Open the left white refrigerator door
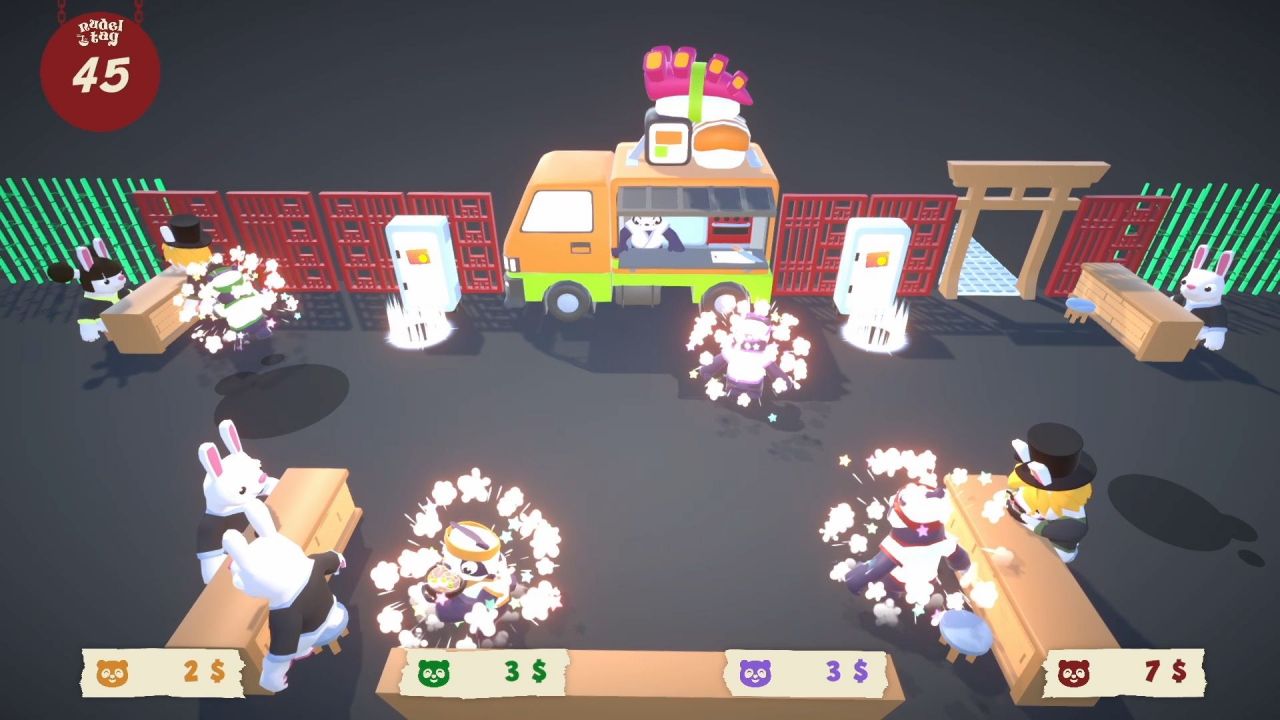 coord(421,265)
